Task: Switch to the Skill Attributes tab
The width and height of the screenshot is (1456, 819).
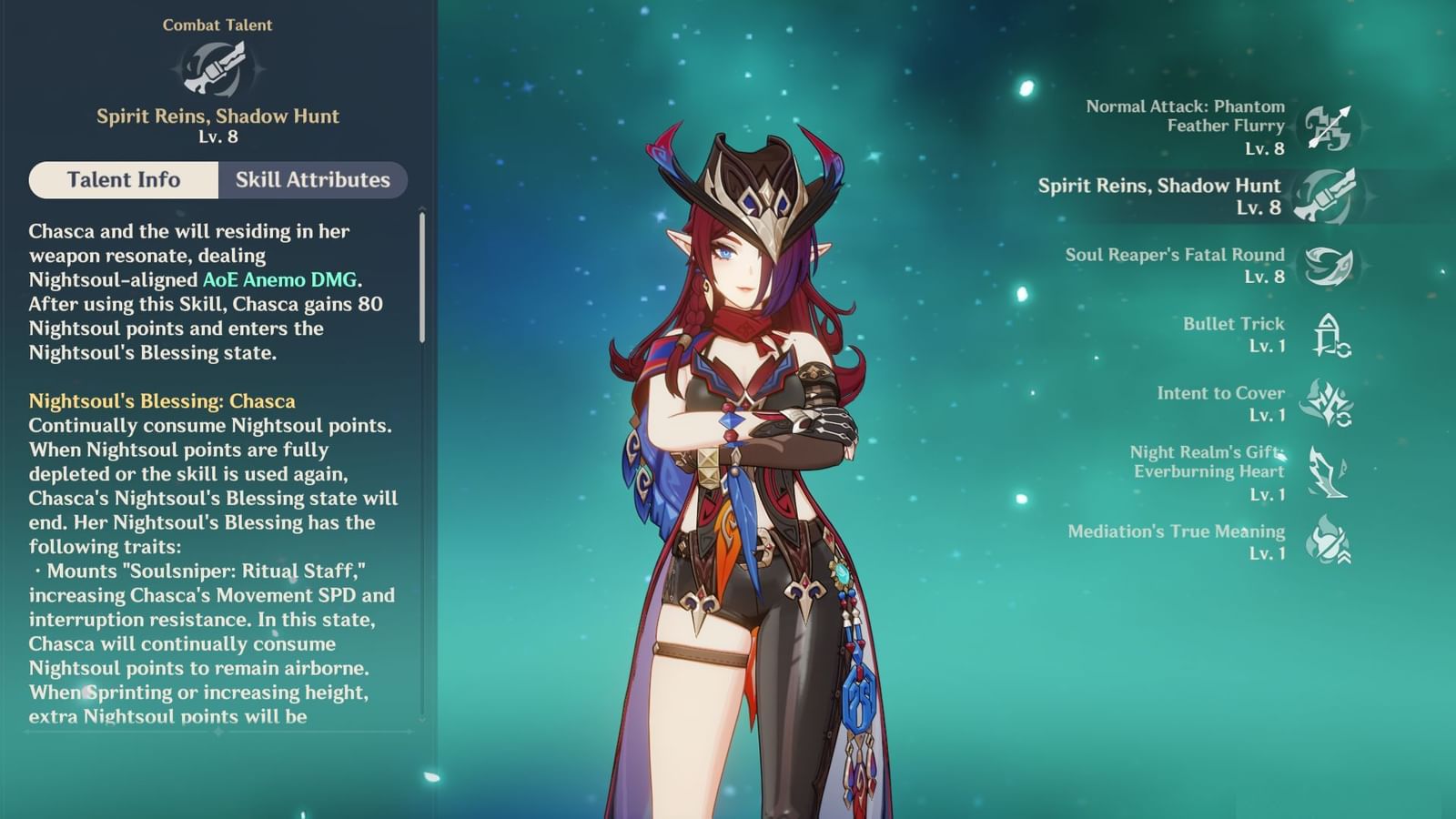Action: [312, 180]
